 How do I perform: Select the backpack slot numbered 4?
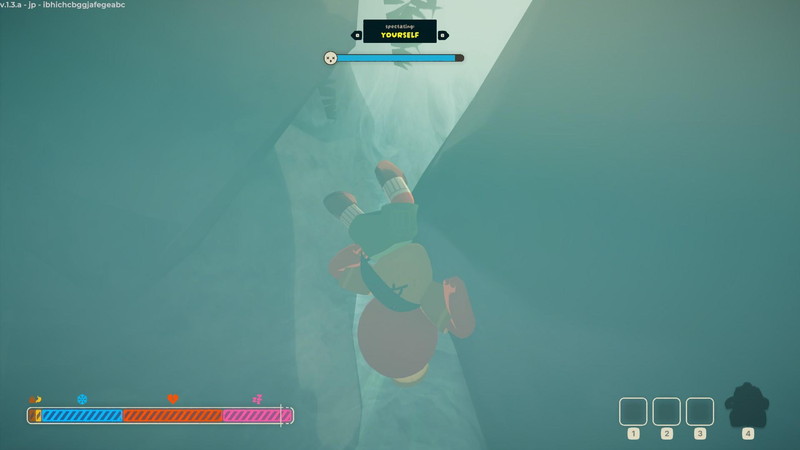[747, 406]
